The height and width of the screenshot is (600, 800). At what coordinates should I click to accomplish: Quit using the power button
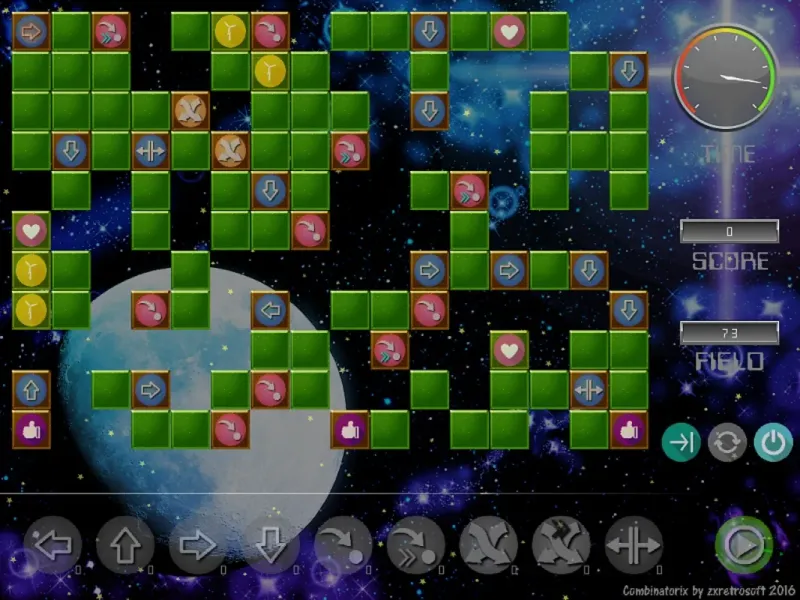(772, 442)
